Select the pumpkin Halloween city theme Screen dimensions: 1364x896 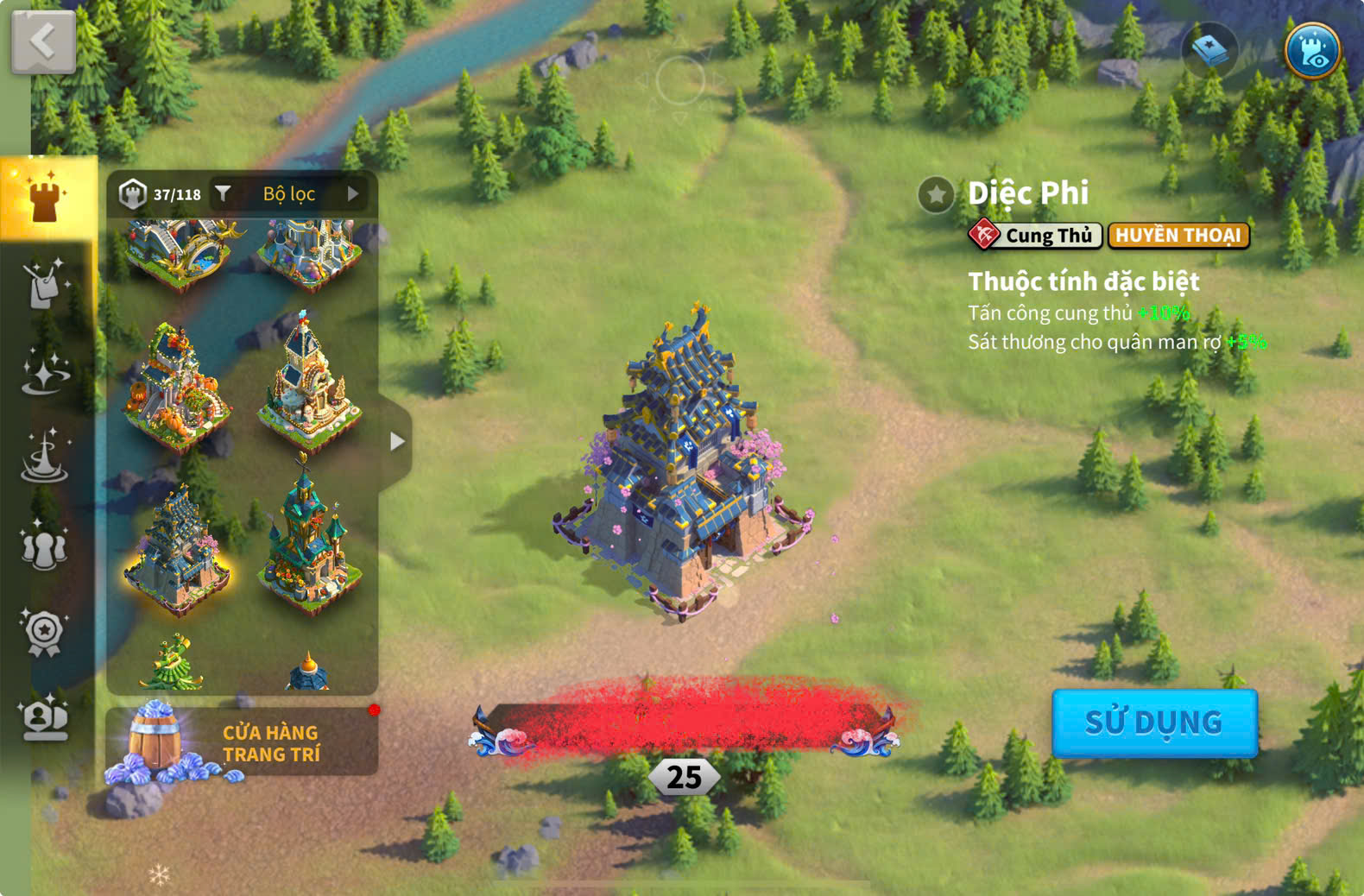177,388
